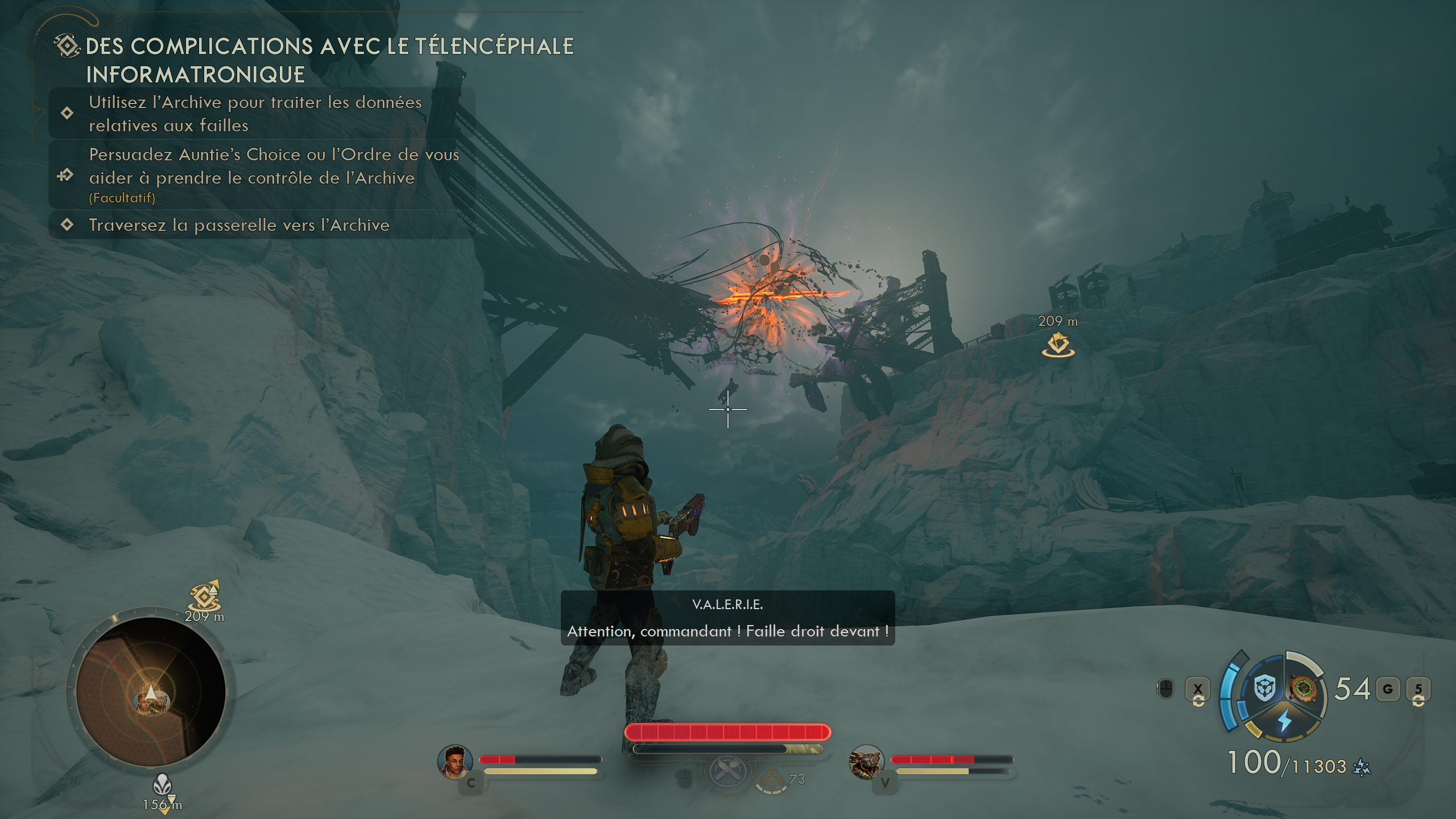The height and width of the screenshot is (819, 1456).
Task: Select objective 'Utilisez l'Archive pour traiter les données'
Action: tap(255, 114)
